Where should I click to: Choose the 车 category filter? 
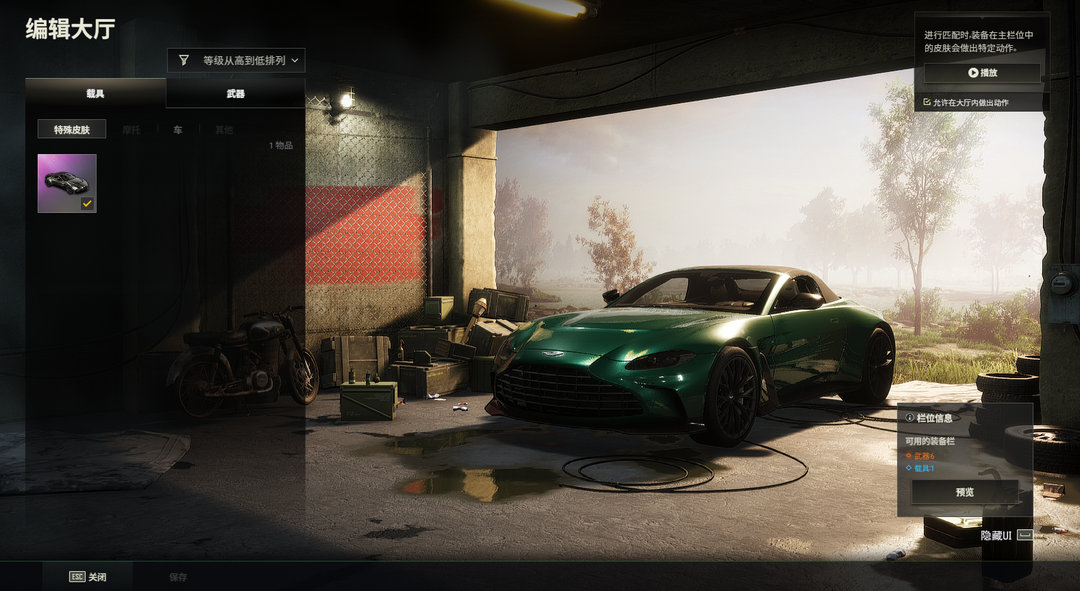(177, 130)
